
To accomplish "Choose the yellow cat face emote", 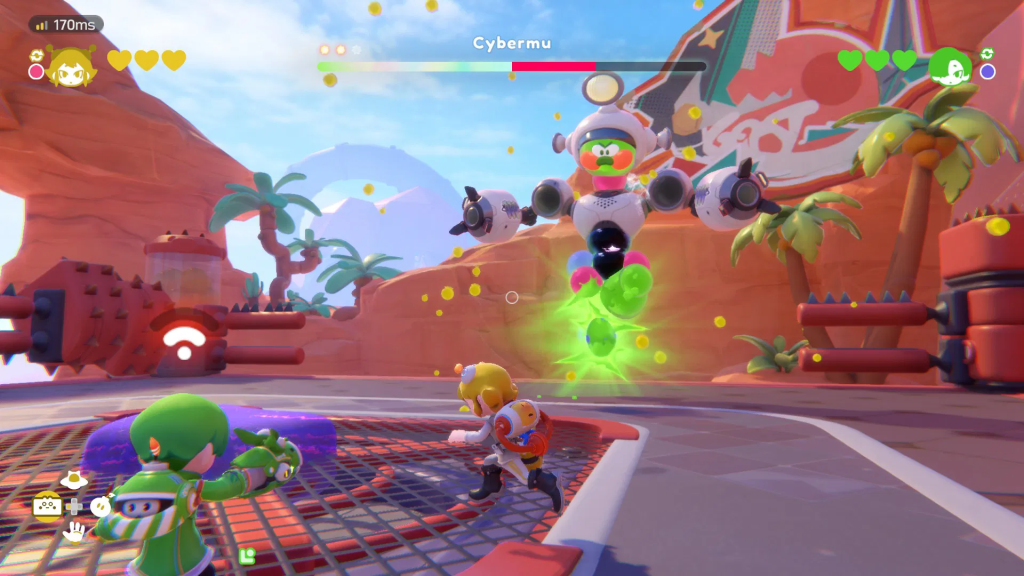I will [46, 506].
